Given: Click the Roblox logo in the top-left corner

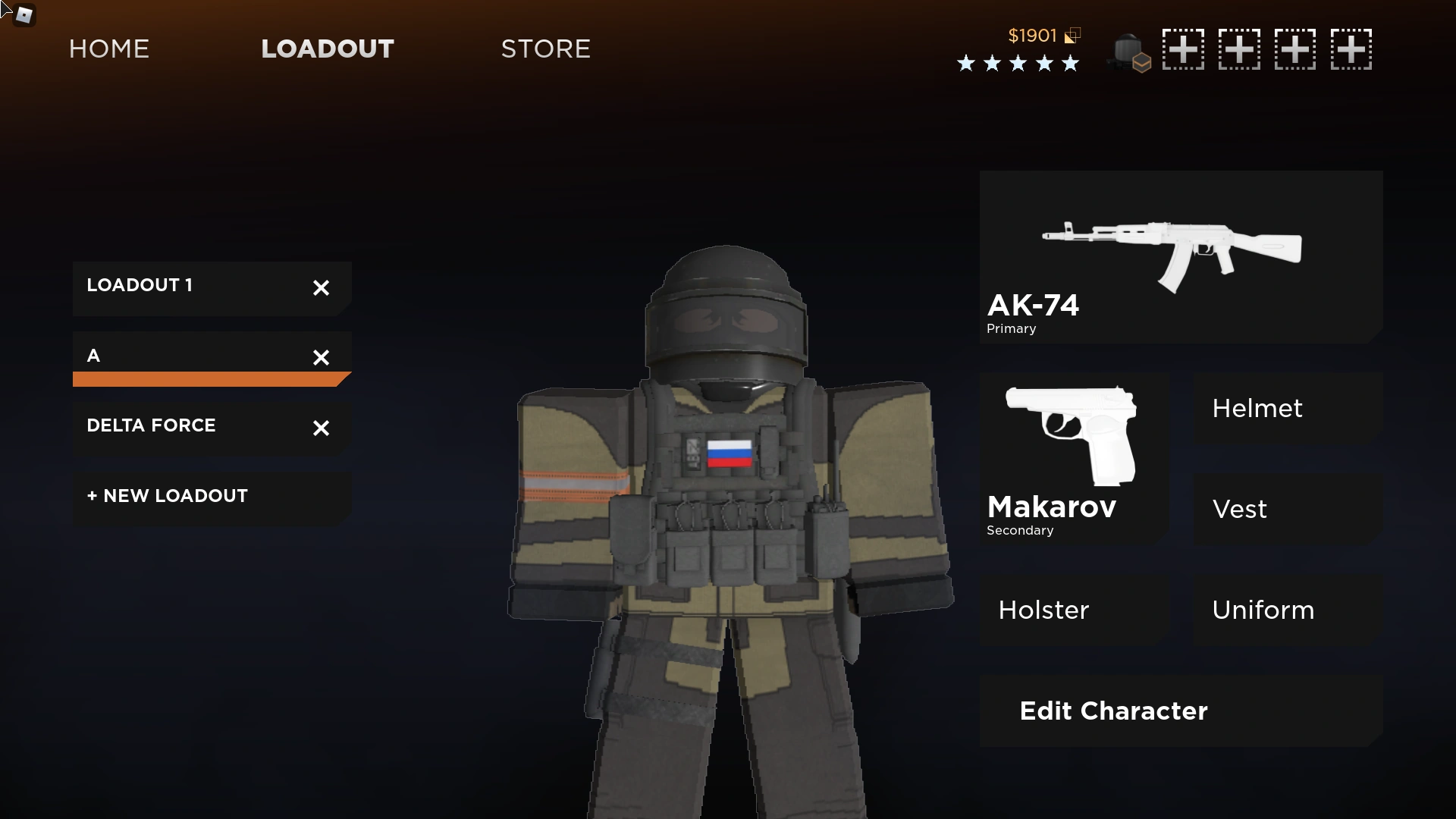Looking at the screenshot, I should pyautogui.click(x=21, y=14).
